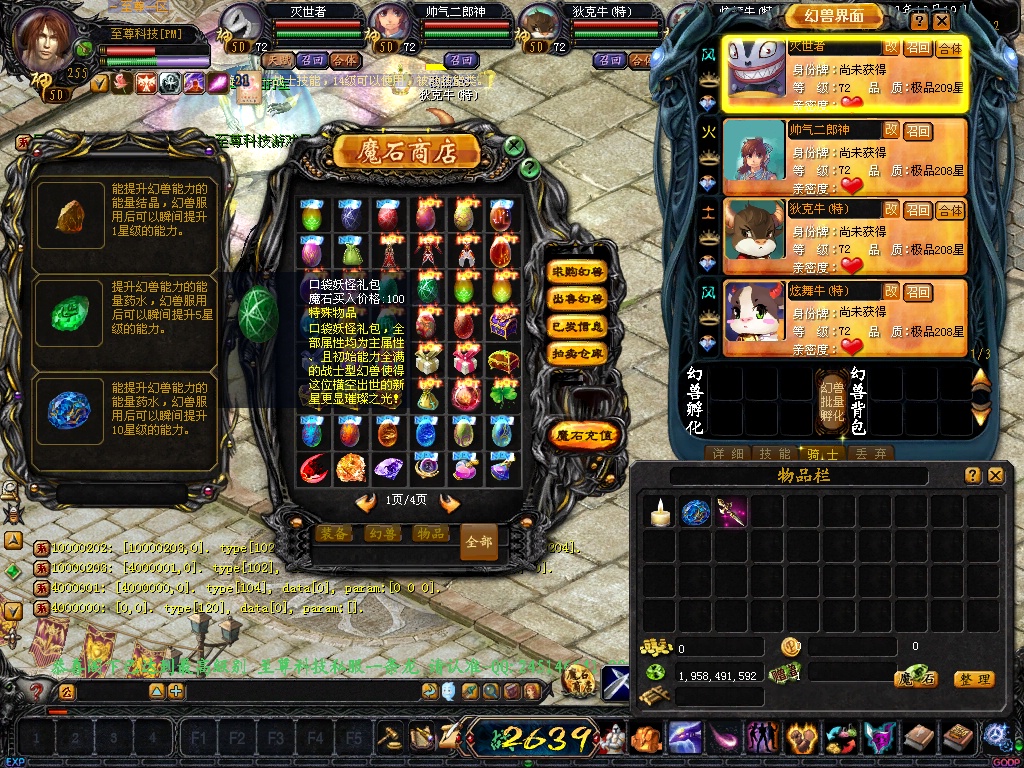Select the 全部 shop category tab
Viewport: 1024px width, 768px height.
click(479, 541)
